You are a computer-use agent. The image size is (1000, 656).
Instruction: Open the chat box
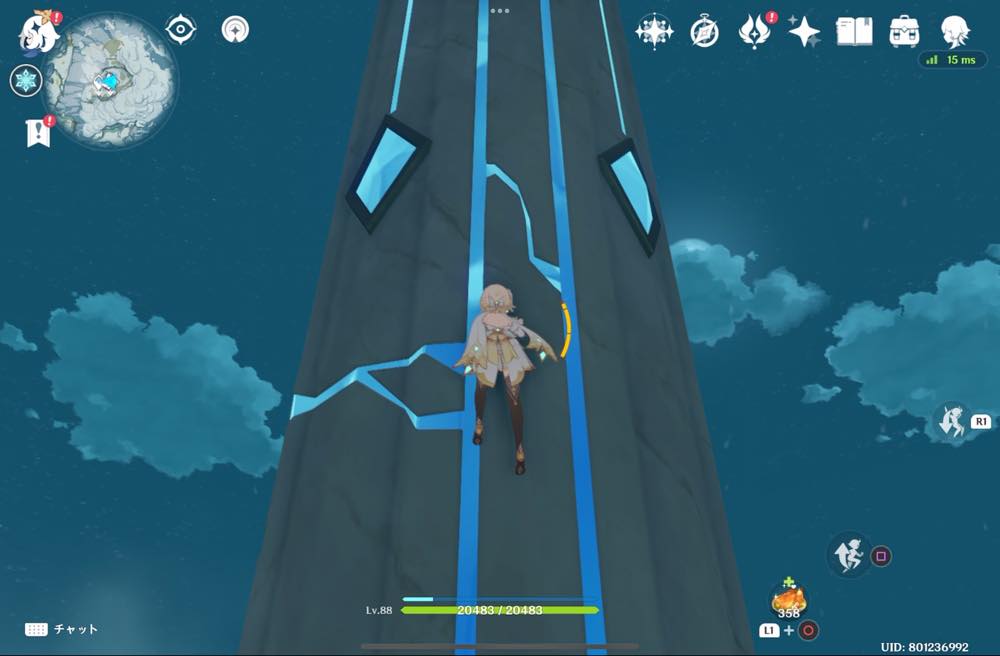tap(62, 629)
